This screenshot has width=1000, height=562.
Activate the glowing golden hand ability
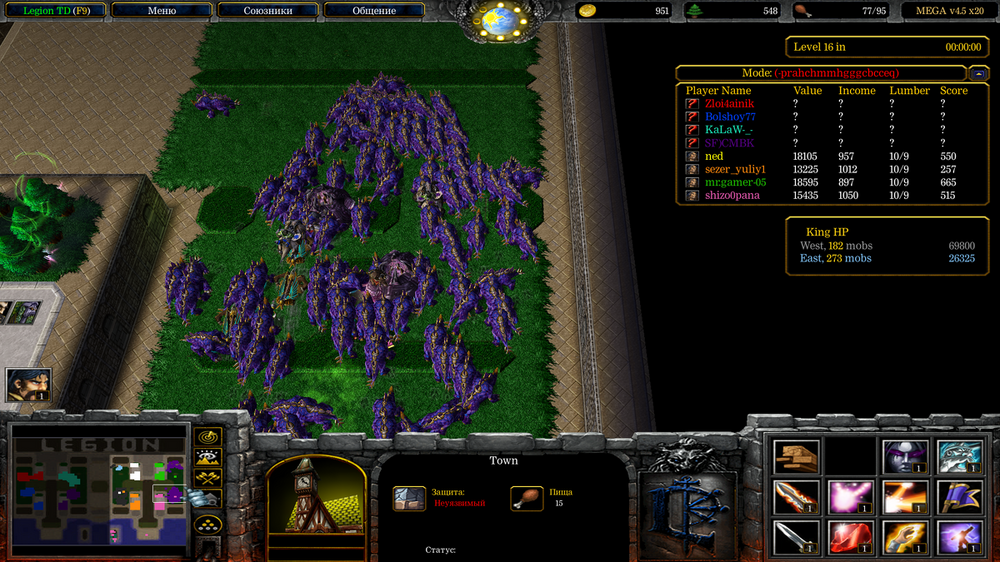(905, 537)
